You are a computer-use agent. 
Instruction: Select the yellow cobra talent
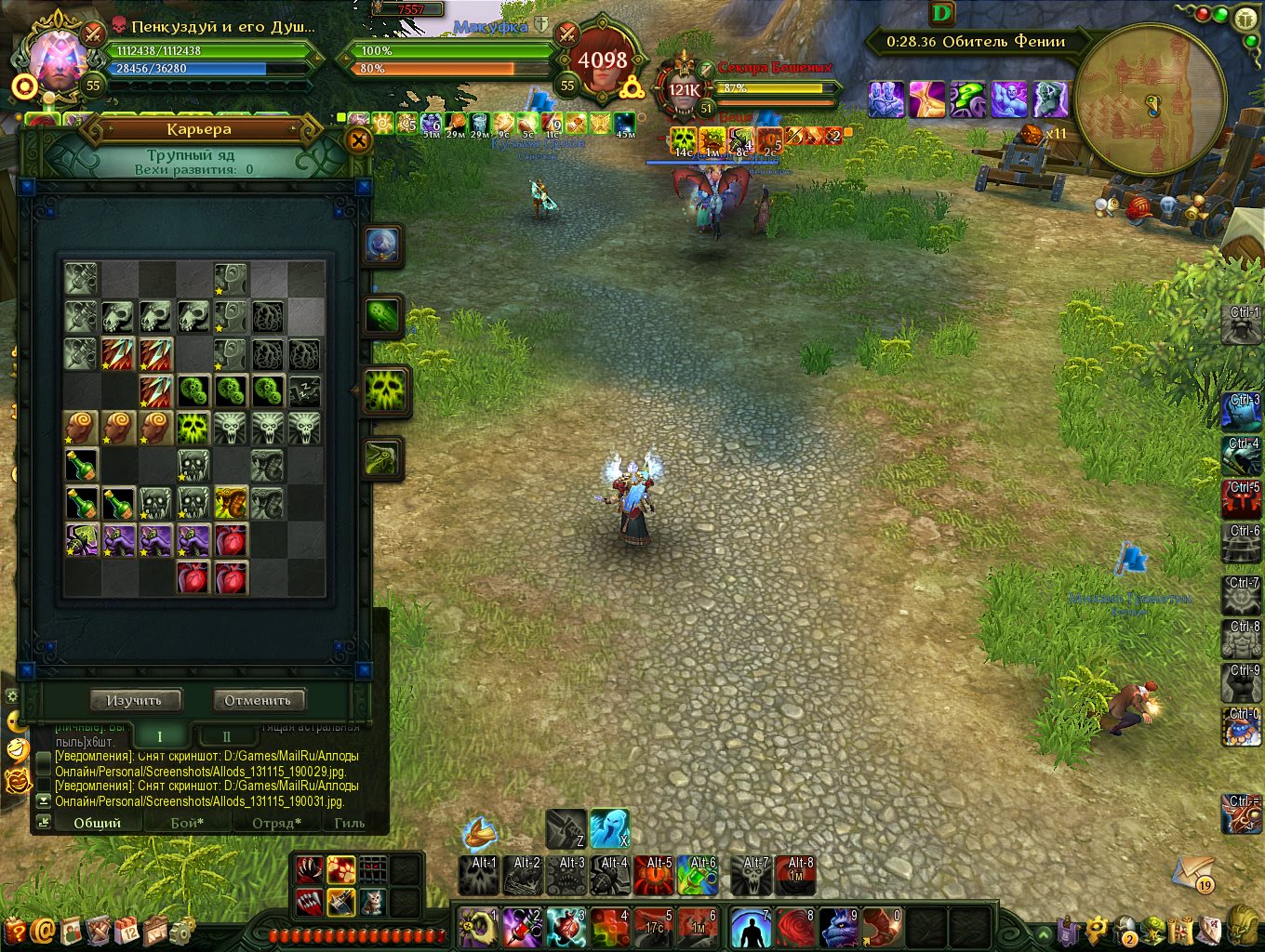(231, 502)
